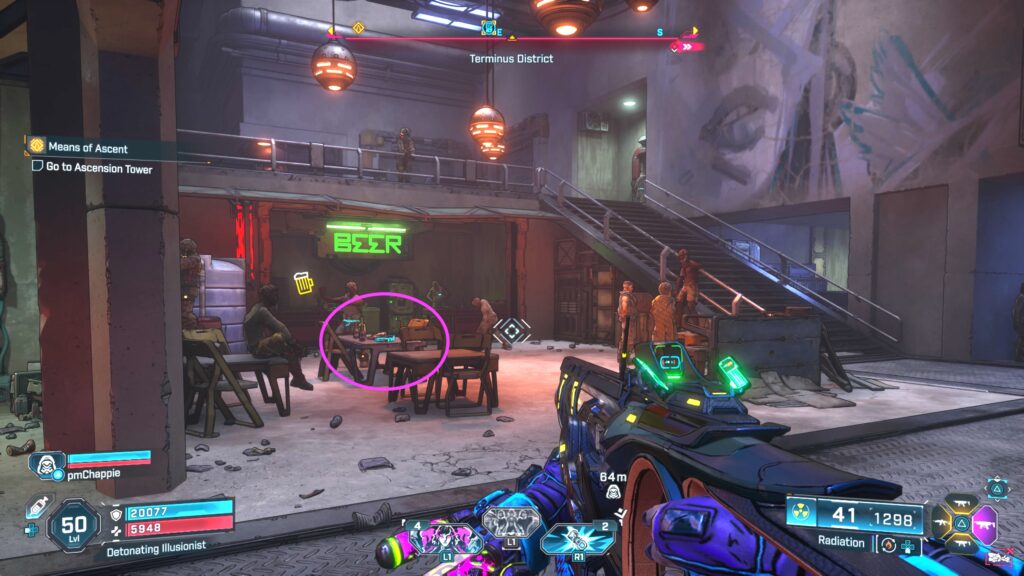Click the level 50 badge

73,524
